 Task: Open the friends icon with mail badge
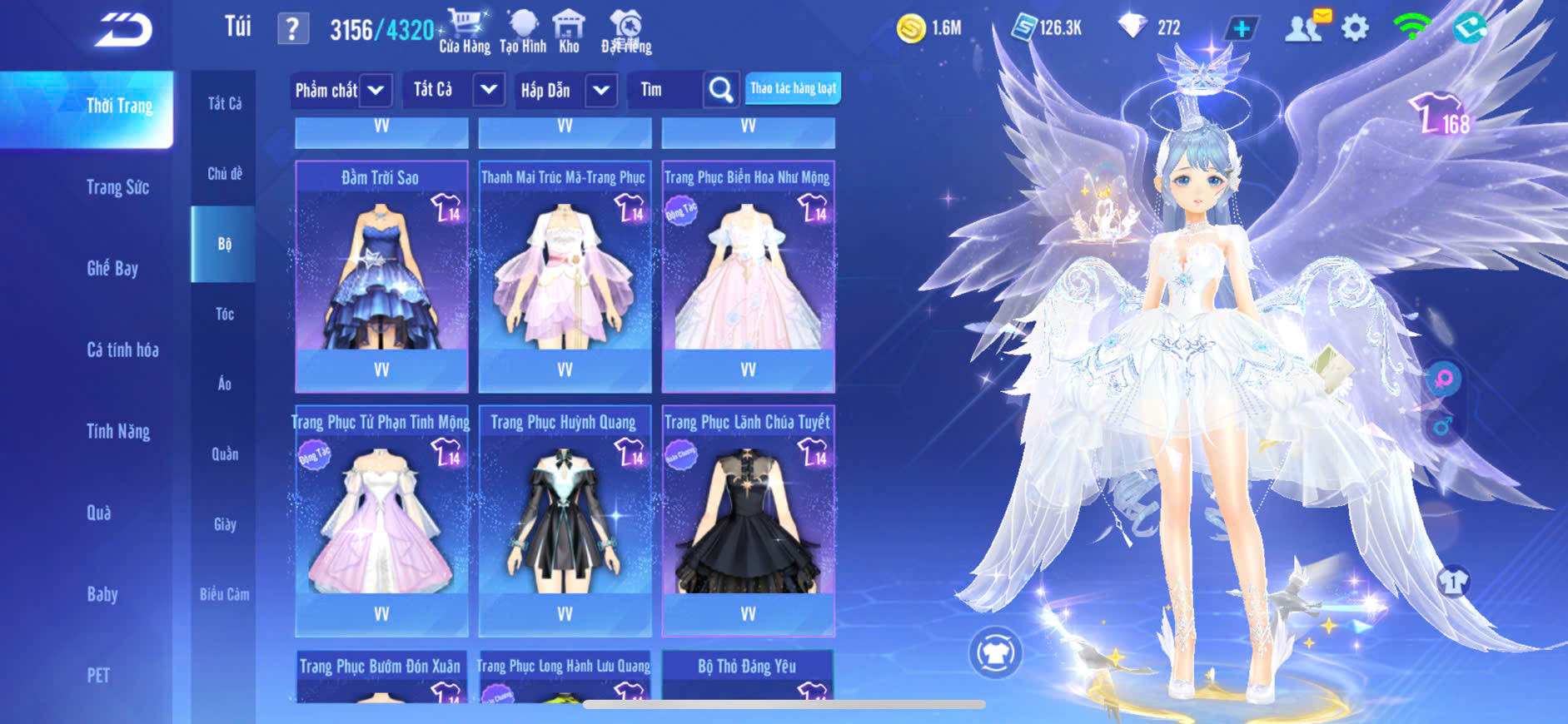tap(1305, 27)
